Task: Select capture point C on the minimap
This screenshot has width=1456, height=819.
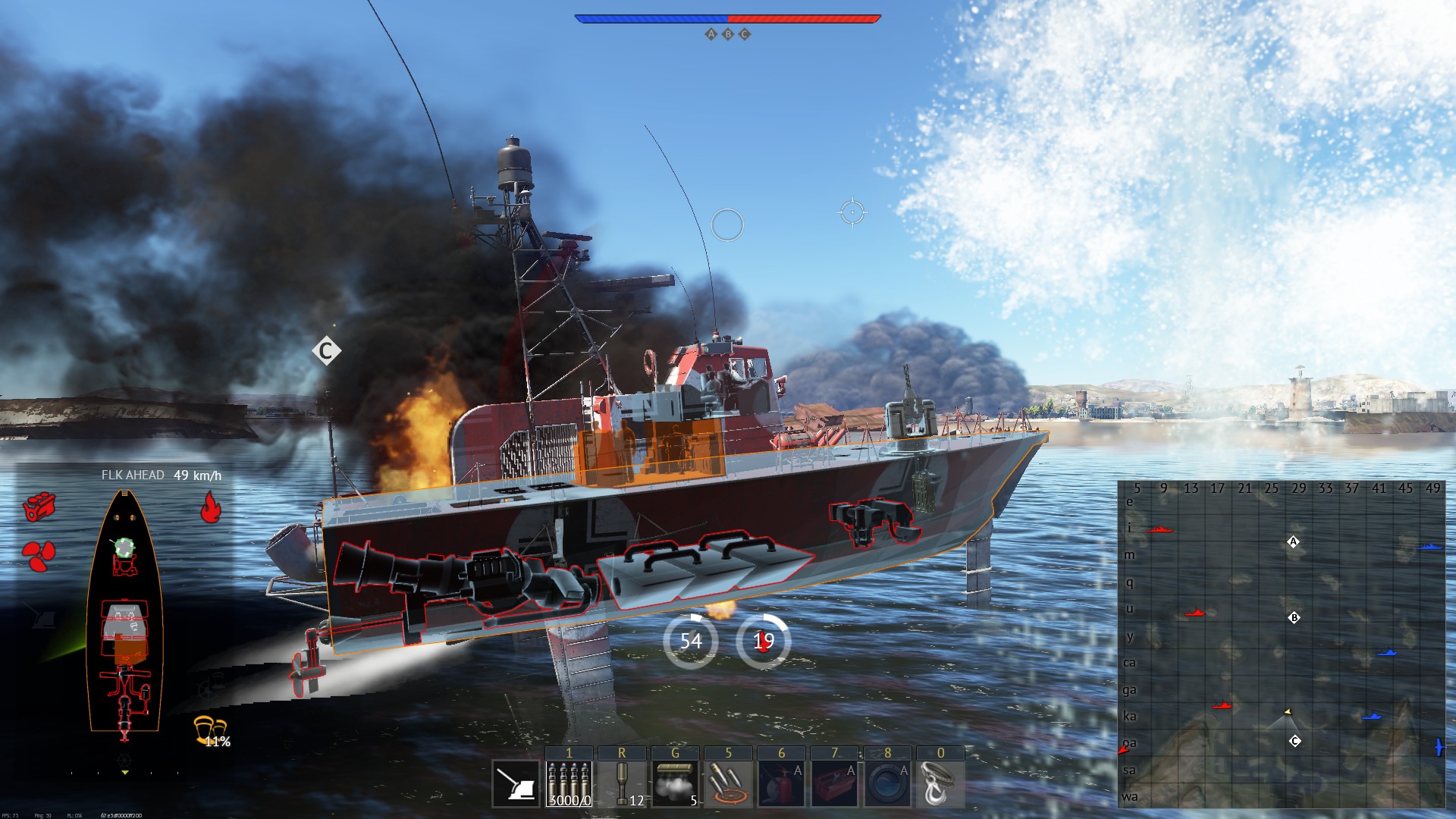Action: 1295,741
